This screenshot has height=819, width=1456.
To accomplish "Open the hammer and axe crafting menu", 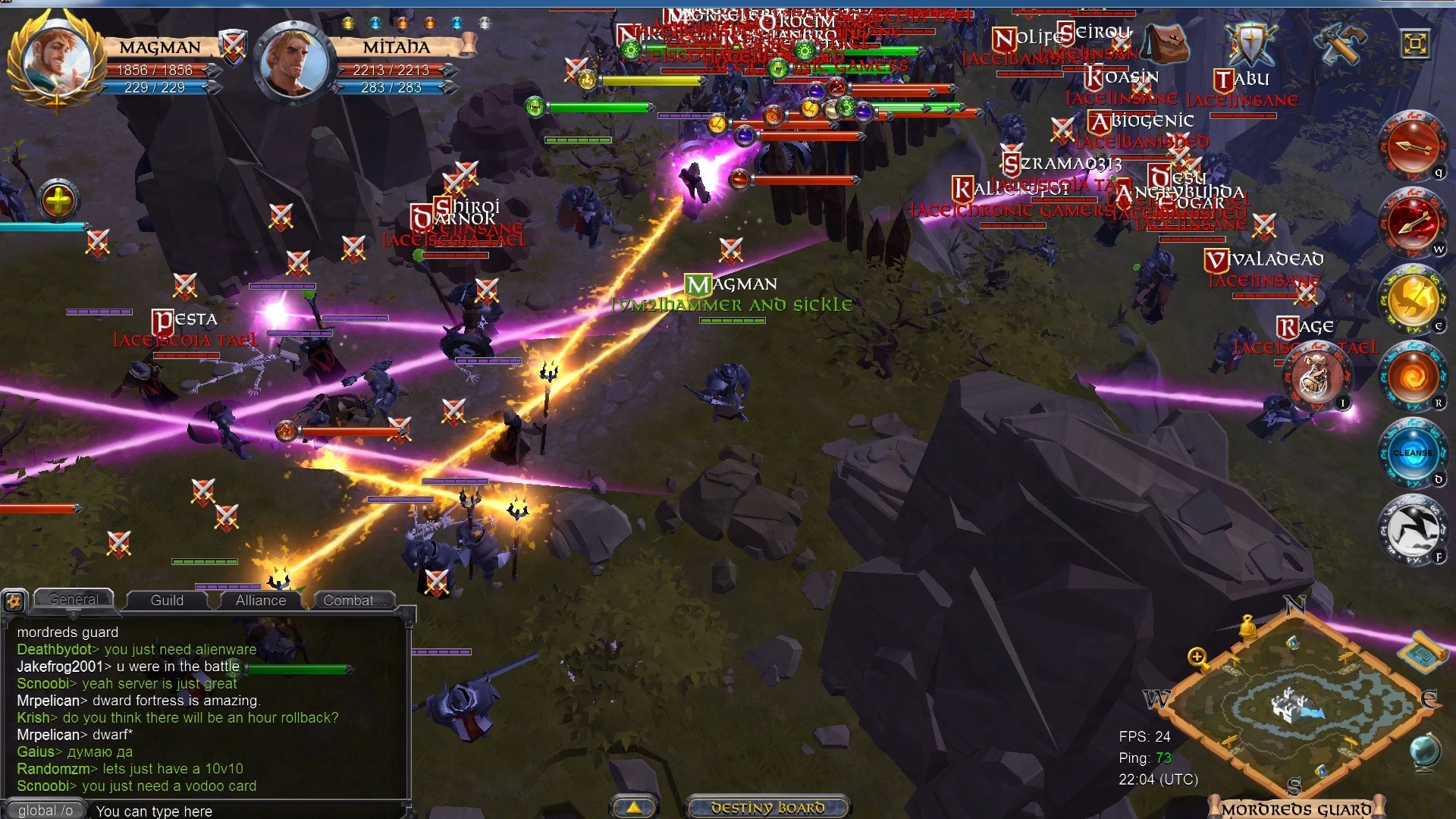I will 1340,42.
